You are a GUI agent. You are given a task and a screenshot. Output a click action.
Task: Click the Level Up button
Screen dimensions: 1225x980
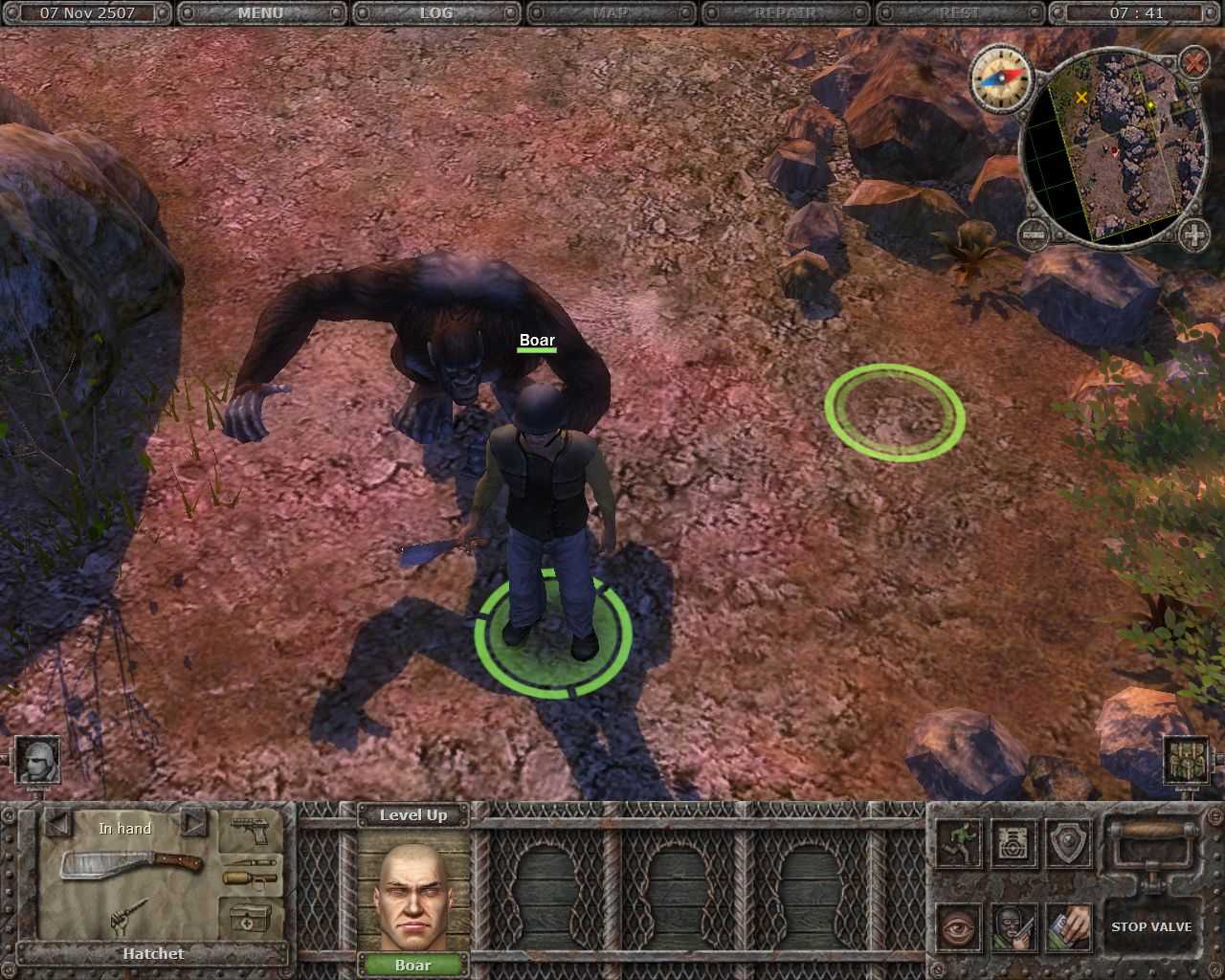[415, 815]
